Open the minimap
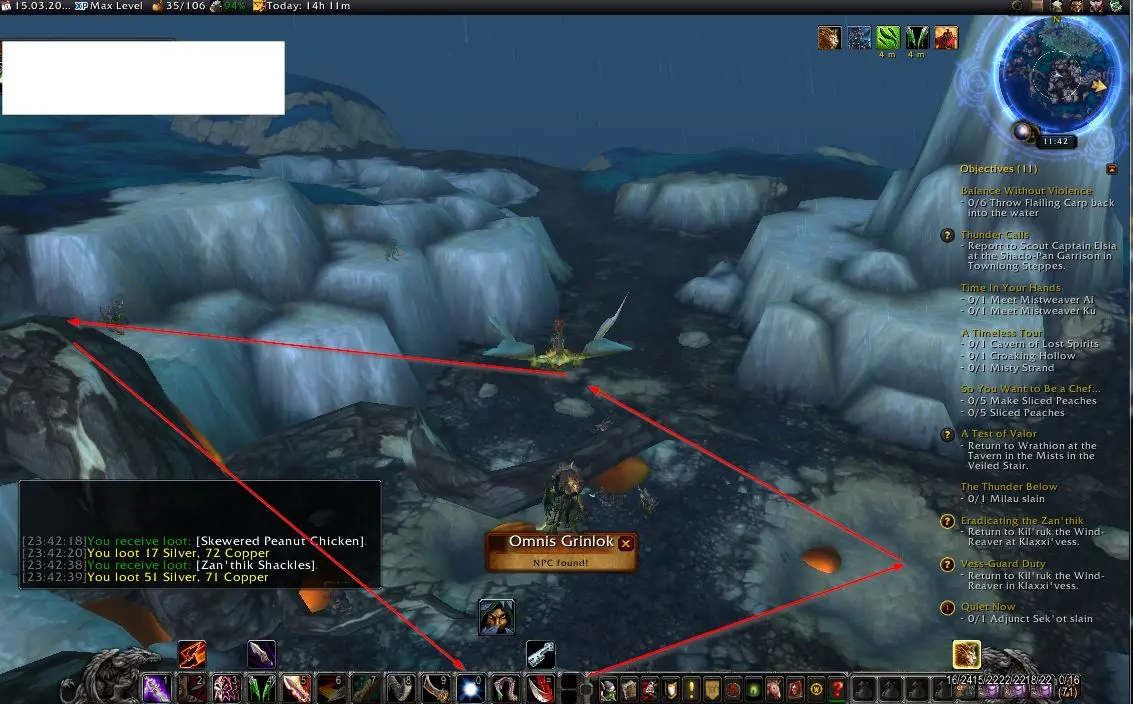Screen dimensions: 1133x704 [1061, 74]
